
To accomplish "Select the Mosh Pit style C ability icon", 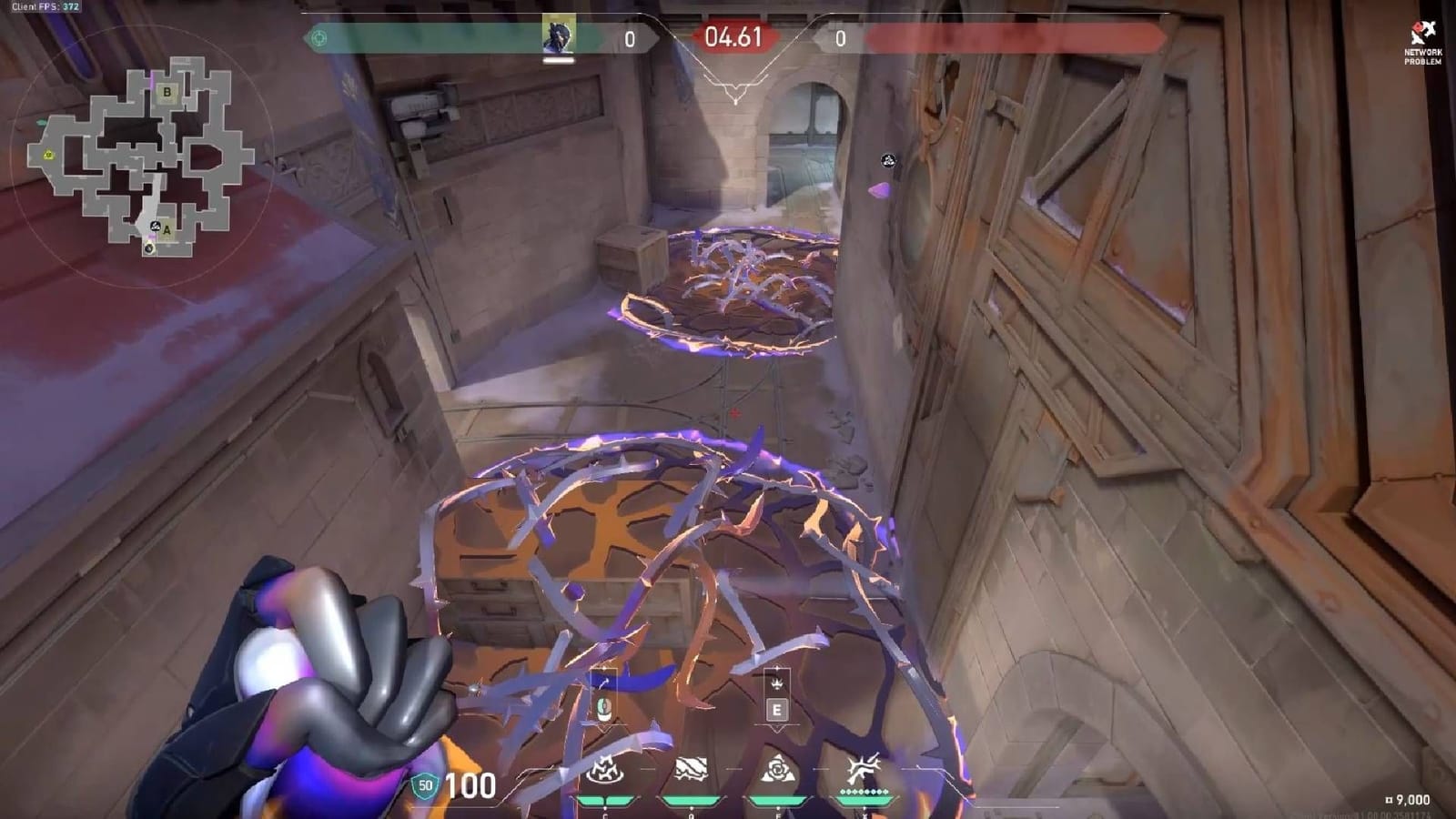I will tap(605, 769).
